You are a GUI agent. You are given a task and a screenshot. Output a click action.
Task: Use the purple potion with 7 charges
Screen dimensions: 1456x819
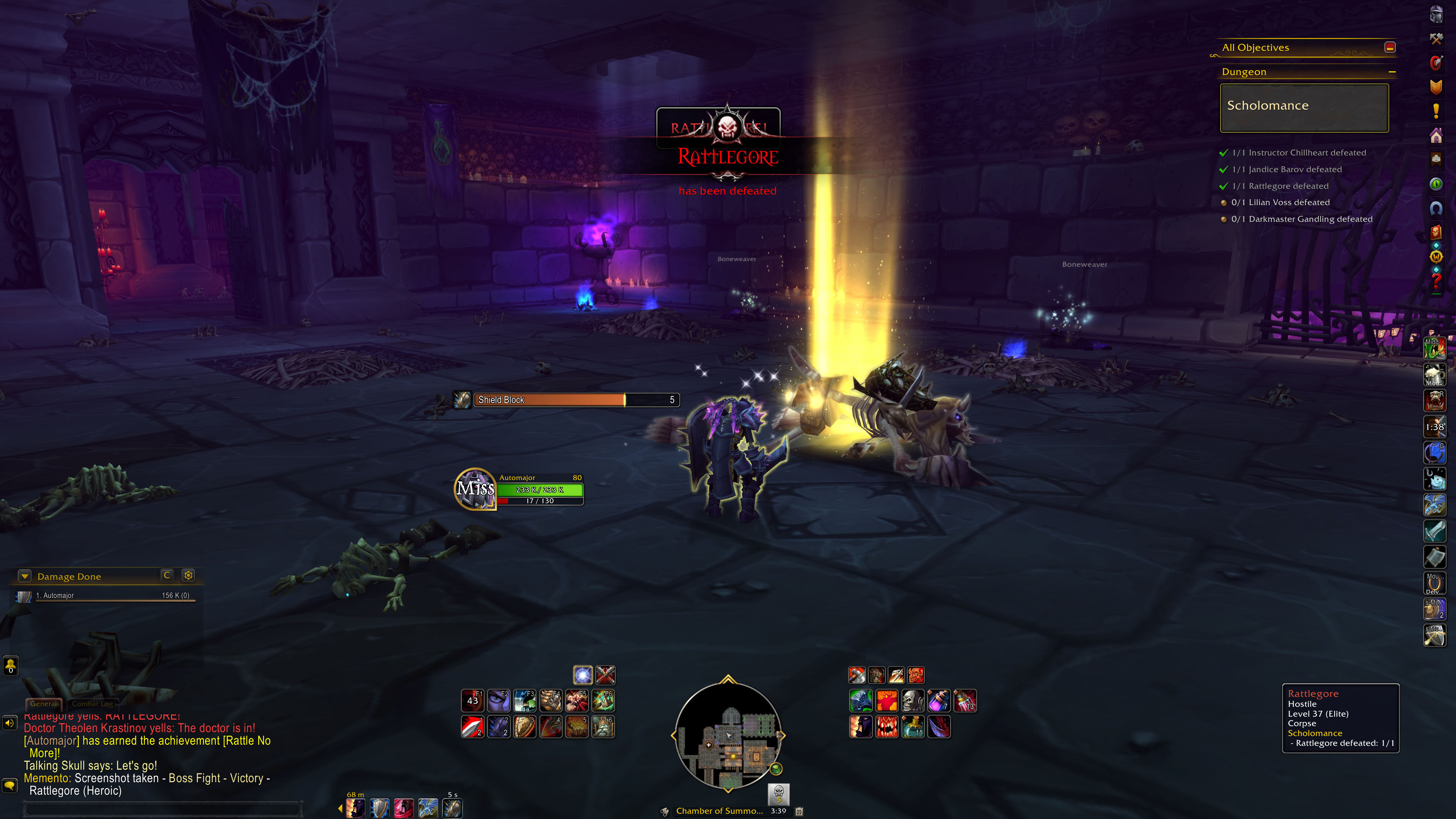[x=939, y=701]
